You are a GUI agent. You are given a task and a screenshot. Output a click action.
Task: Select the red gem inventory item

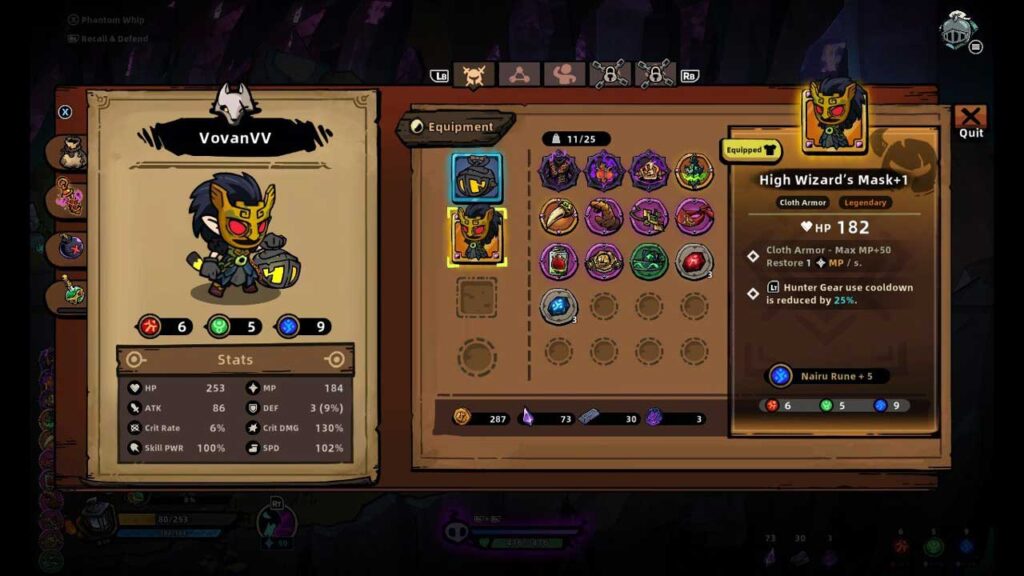694,262
